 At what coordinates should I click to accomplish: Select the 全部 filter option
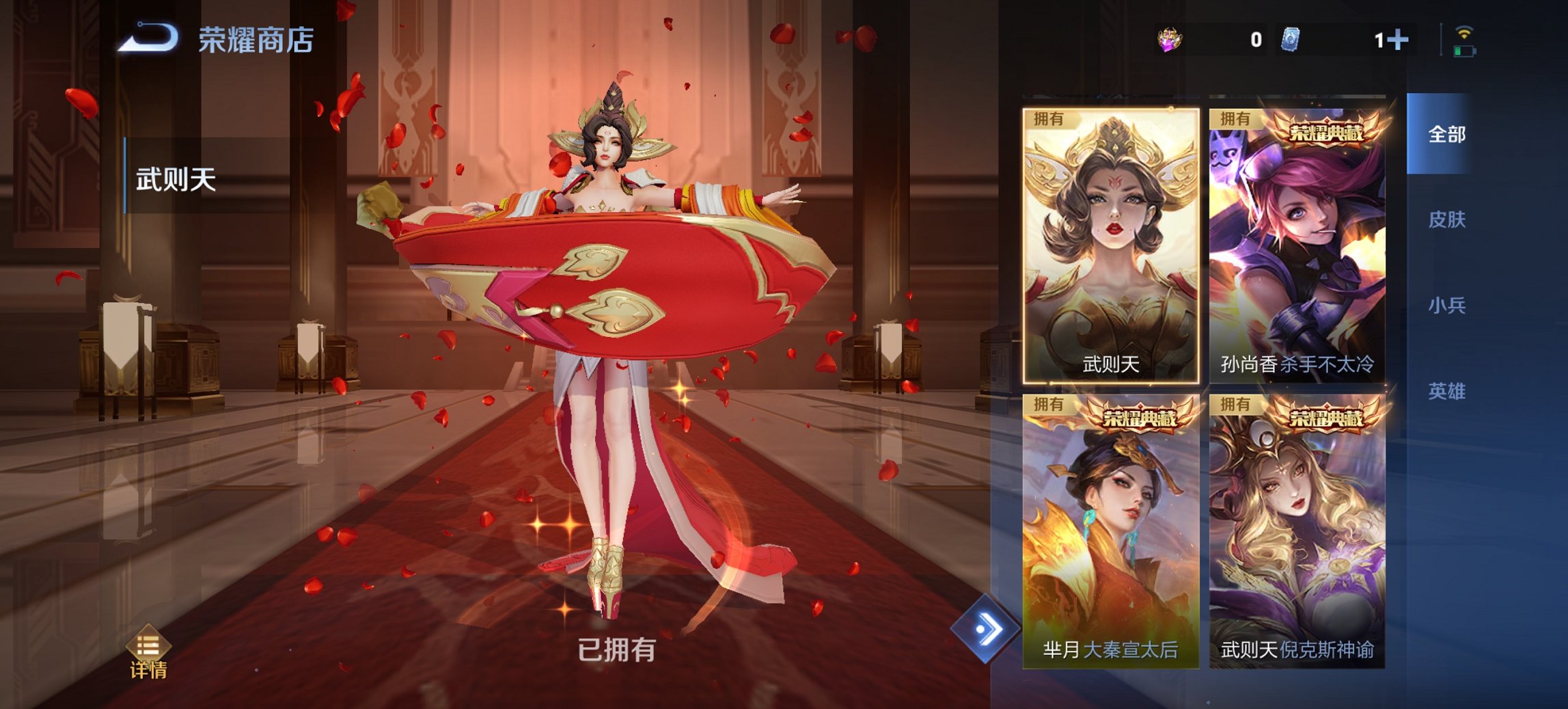tap(1446, 136)
